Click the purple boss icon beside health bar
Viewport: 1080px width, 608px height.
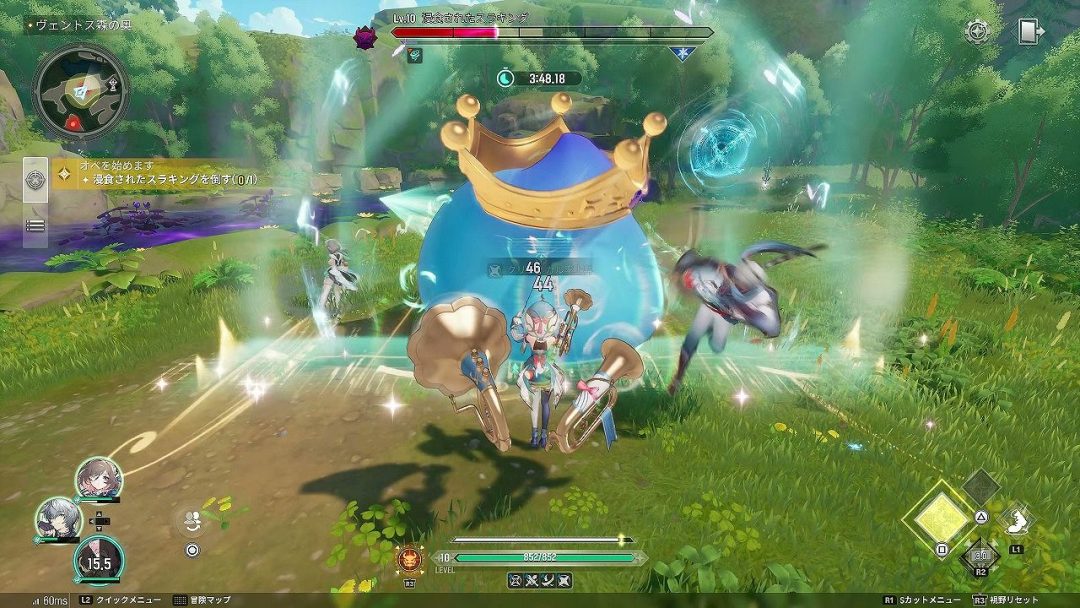tap(365, 38)
